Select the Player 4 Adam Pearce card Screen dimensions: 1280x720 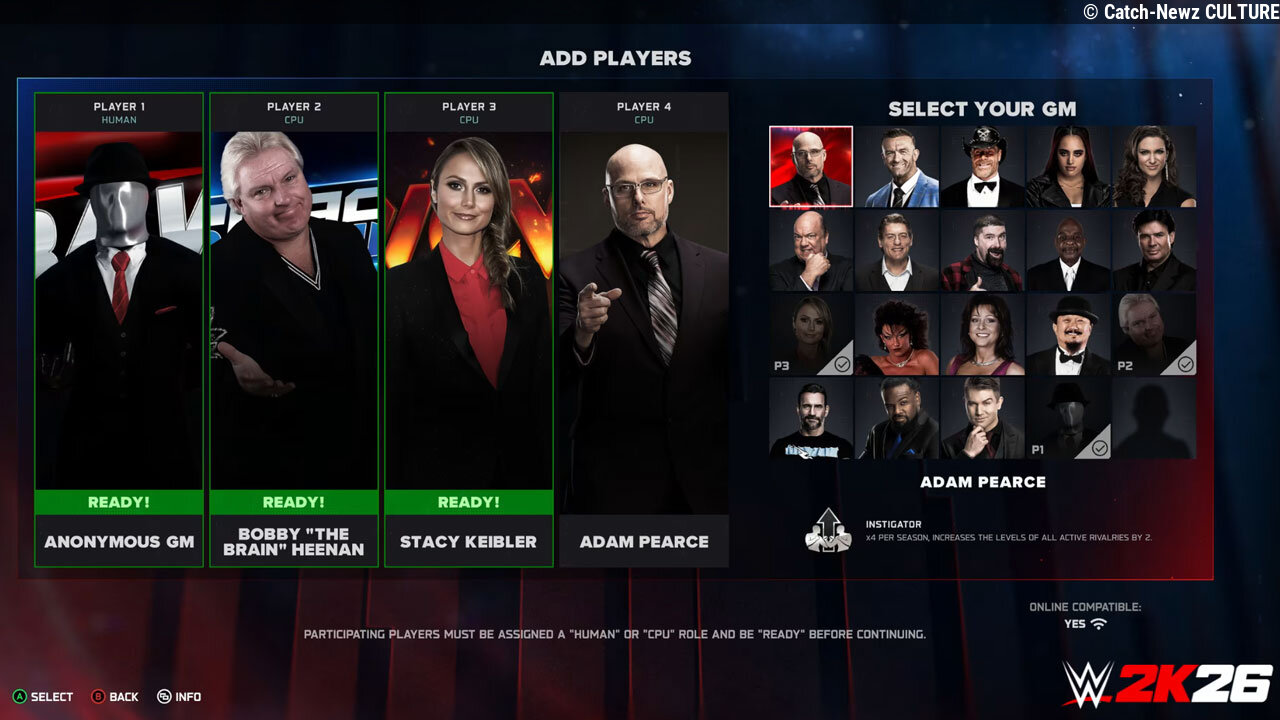point(644,330)
